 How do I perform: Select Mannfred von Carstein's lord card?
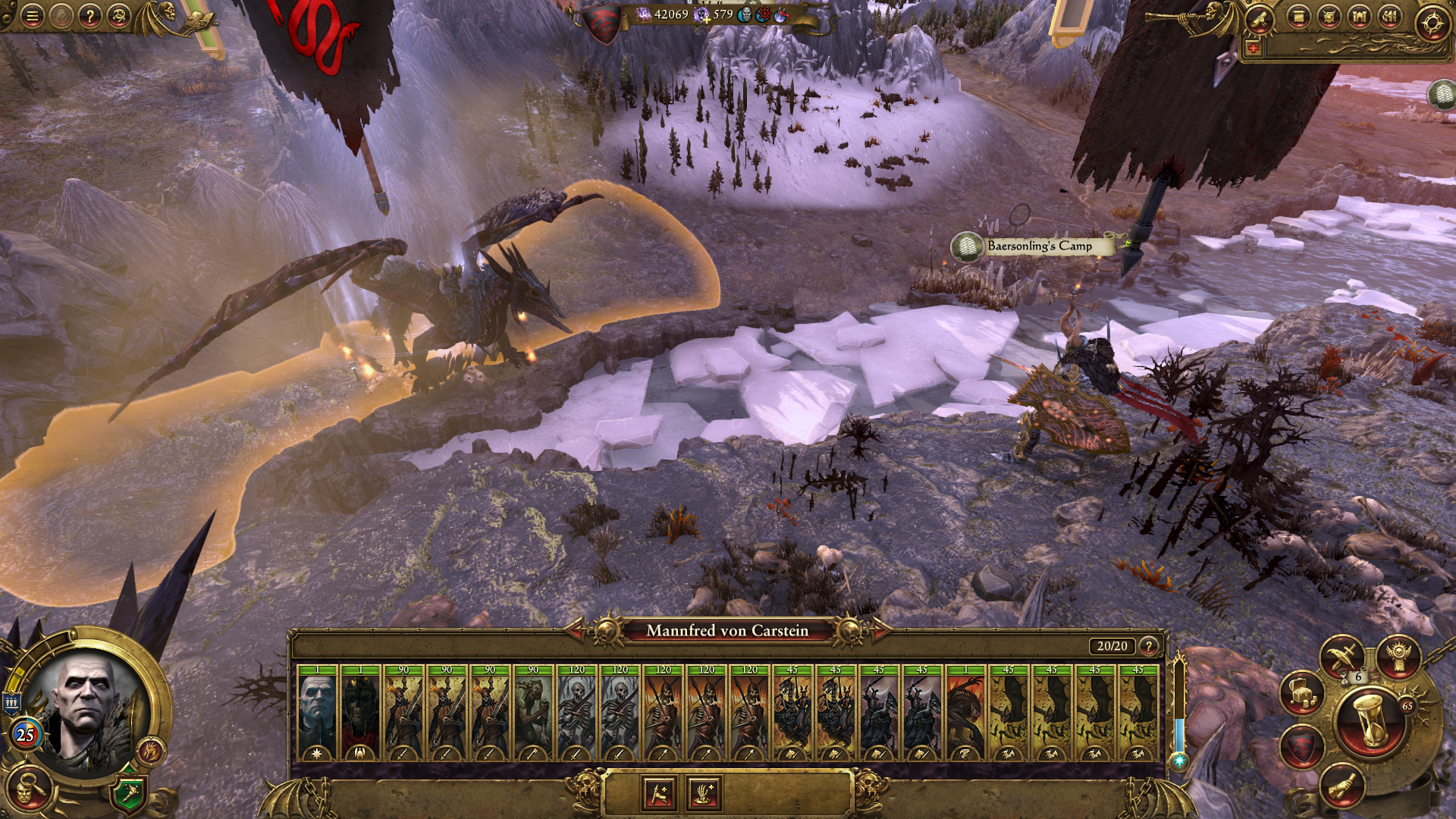(317, 714)
